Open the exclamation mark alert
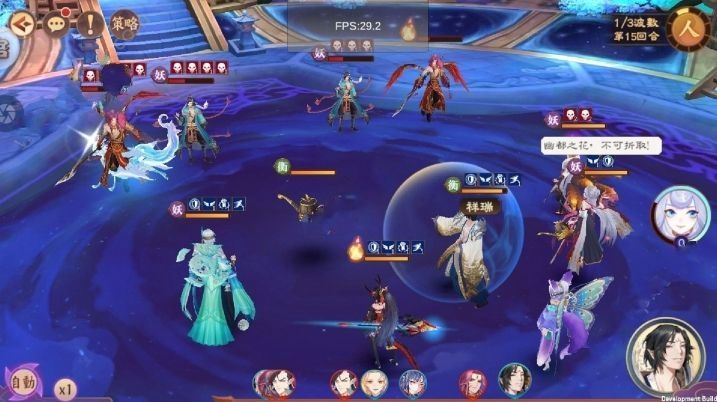Image resolution: width=717 pixels, height=402 pixels. (90, 22)
